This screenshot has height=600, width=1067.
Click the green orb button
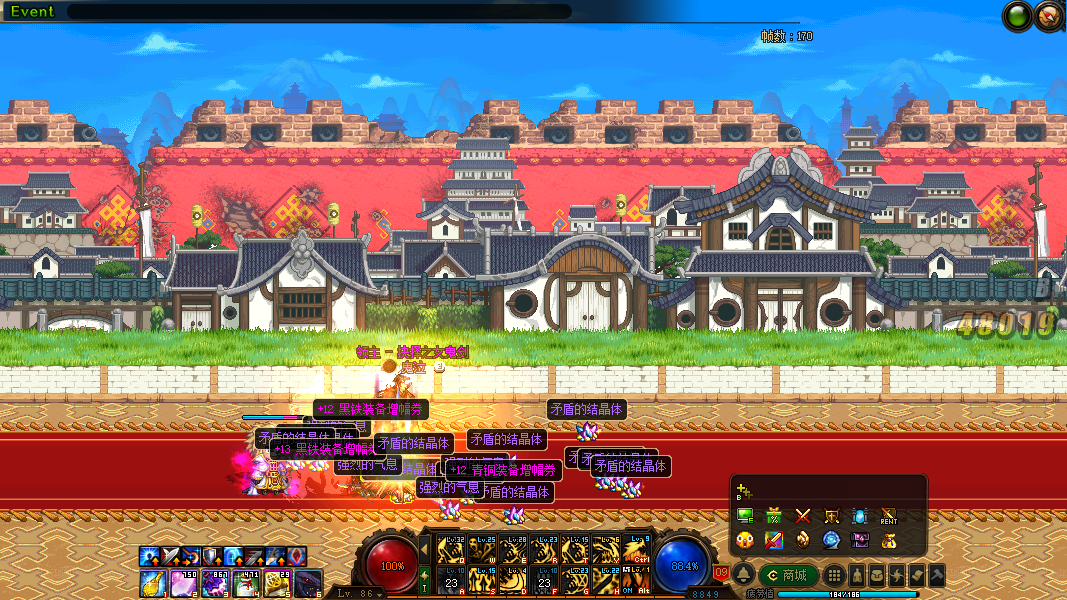pos(1018,16)
